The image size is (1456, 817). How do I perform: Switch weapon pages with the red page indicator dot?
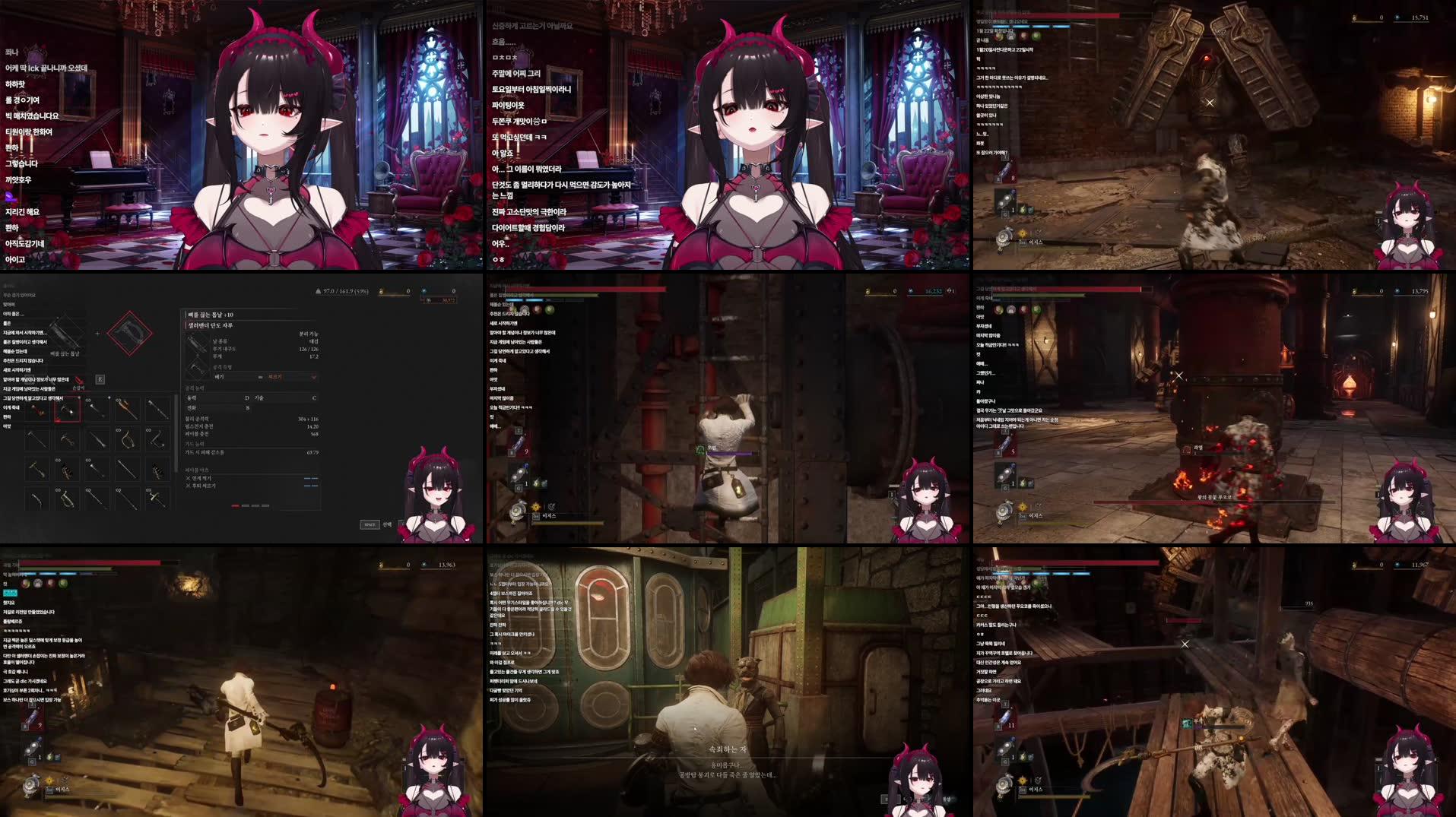pyautogui.click(x=235, y=506)
